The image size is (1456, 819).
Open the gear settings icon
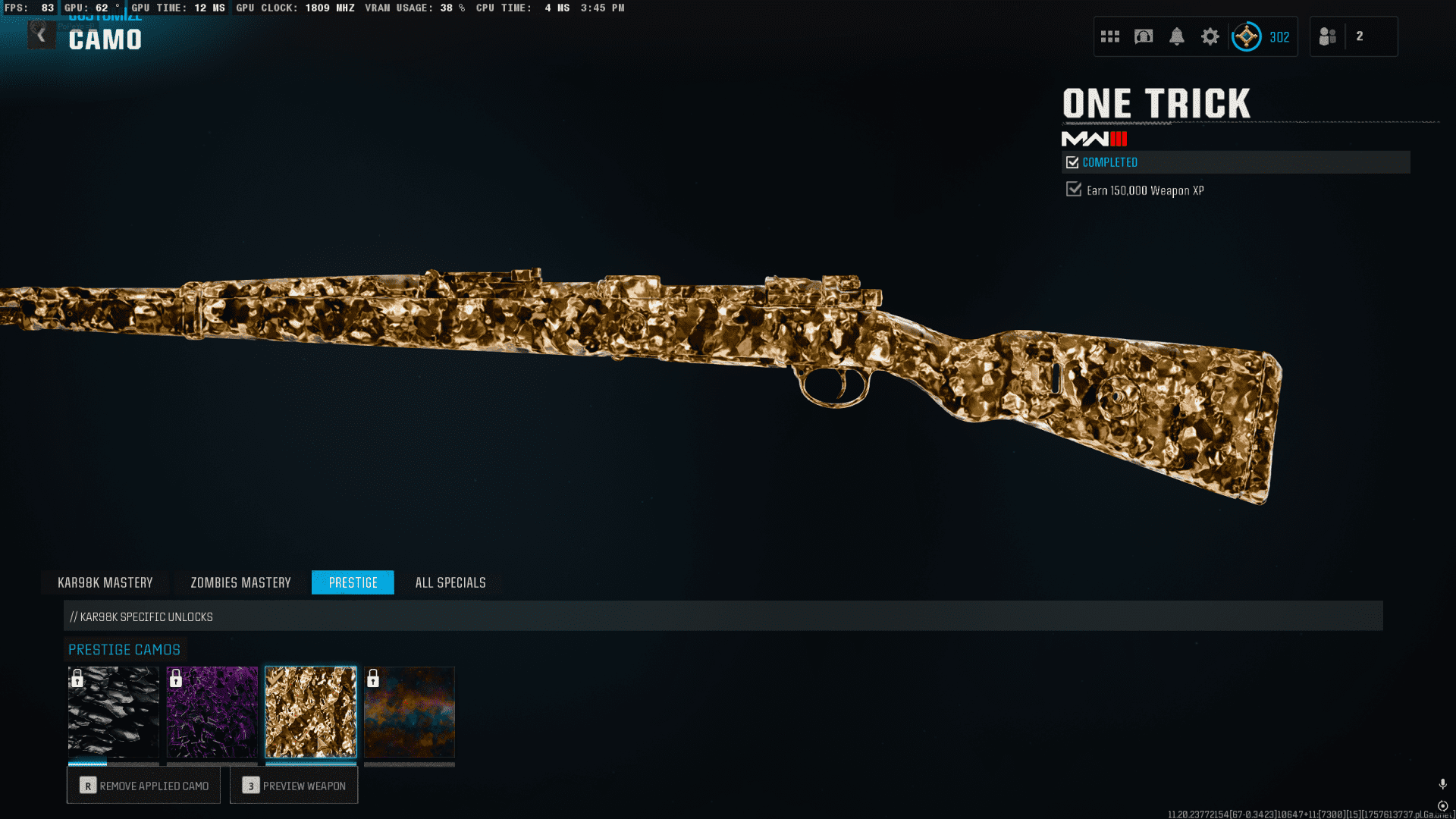1210,36
